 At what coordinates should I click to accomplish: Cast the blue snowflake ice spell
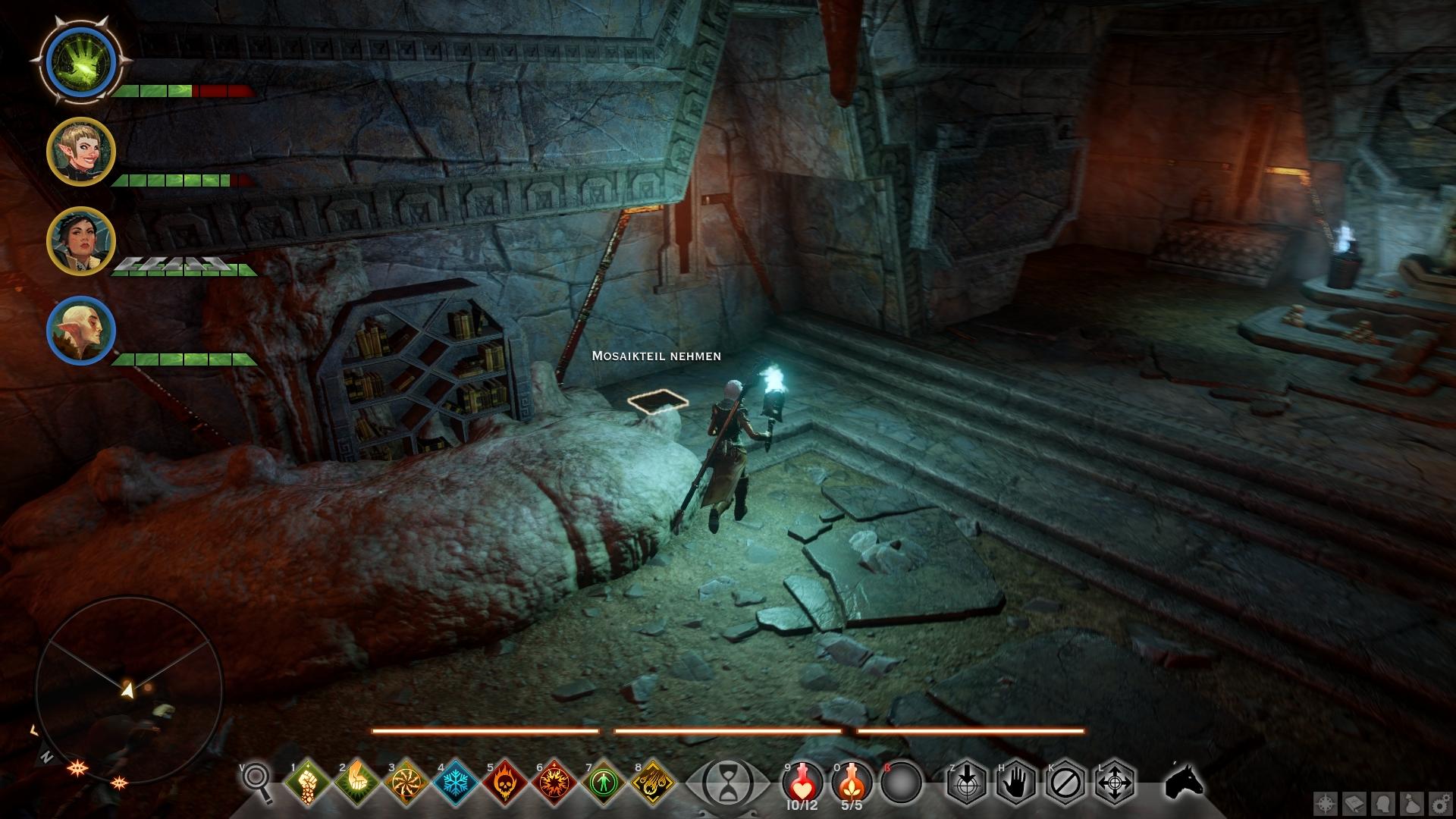click(x=456, y=782)
